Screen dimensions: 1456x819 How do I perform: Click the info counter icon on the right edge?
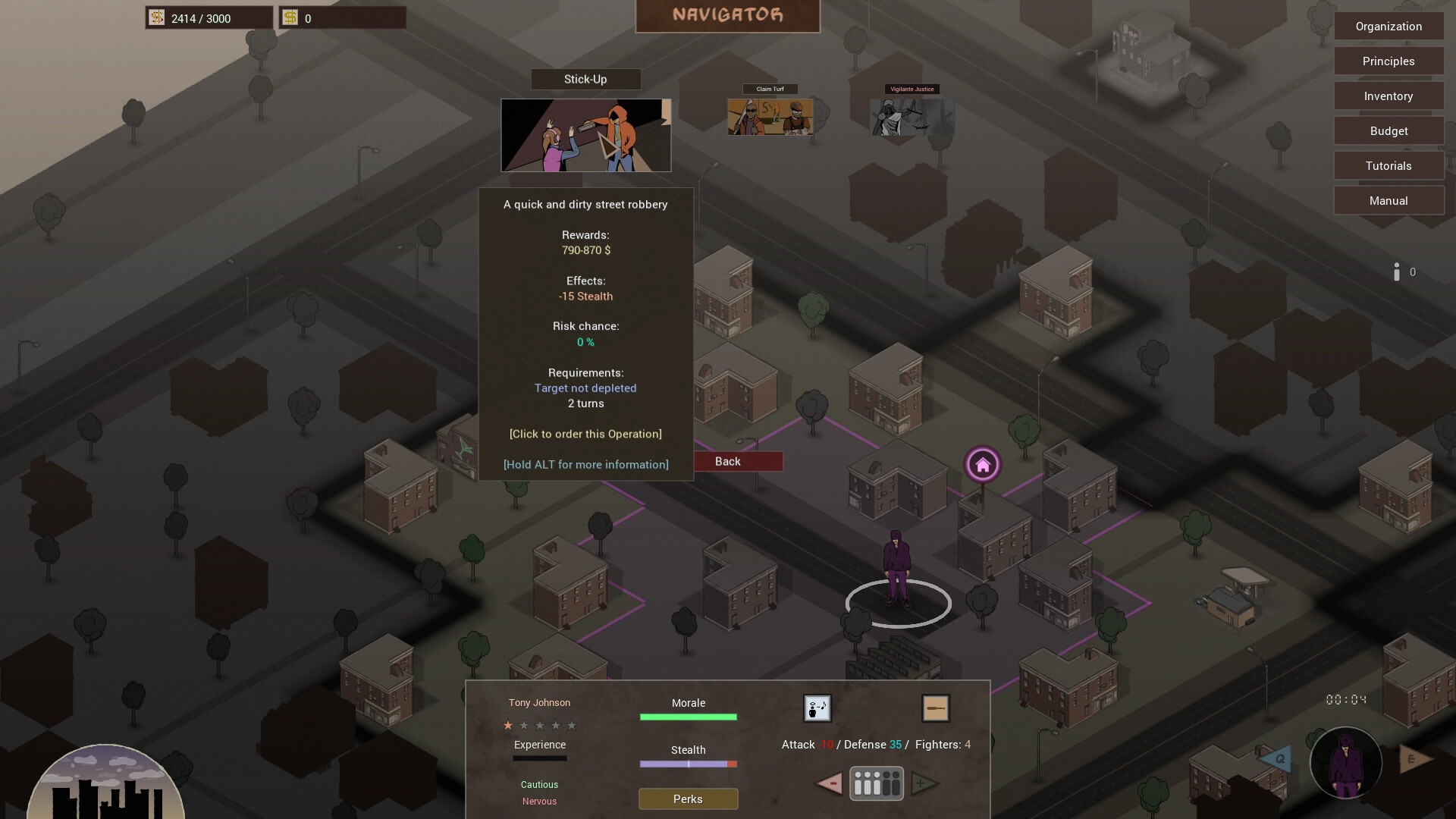pyautogui.click(x=1398, y=271)
